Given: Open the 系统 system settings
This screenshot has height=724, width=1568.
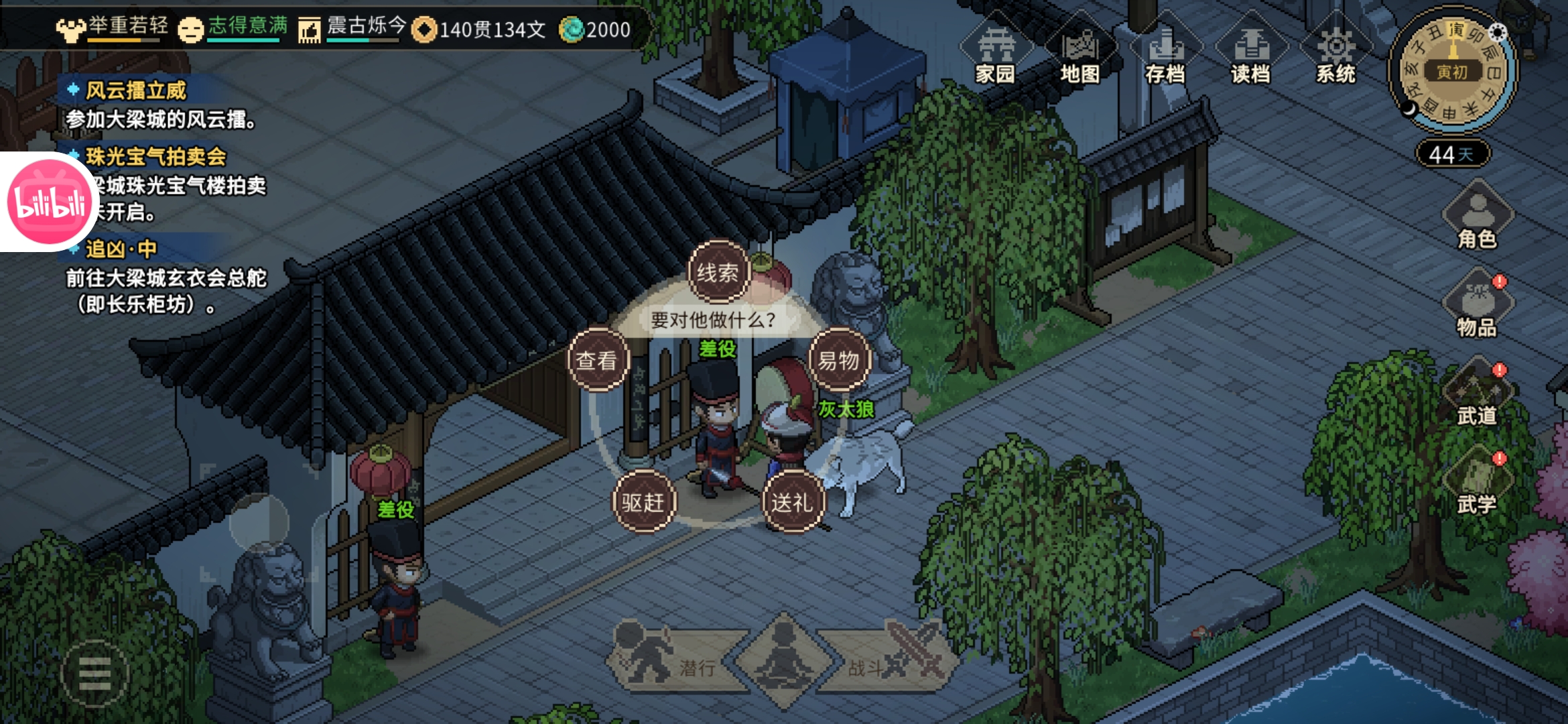Looking at the screenshot, I should tap(1335, 55).
